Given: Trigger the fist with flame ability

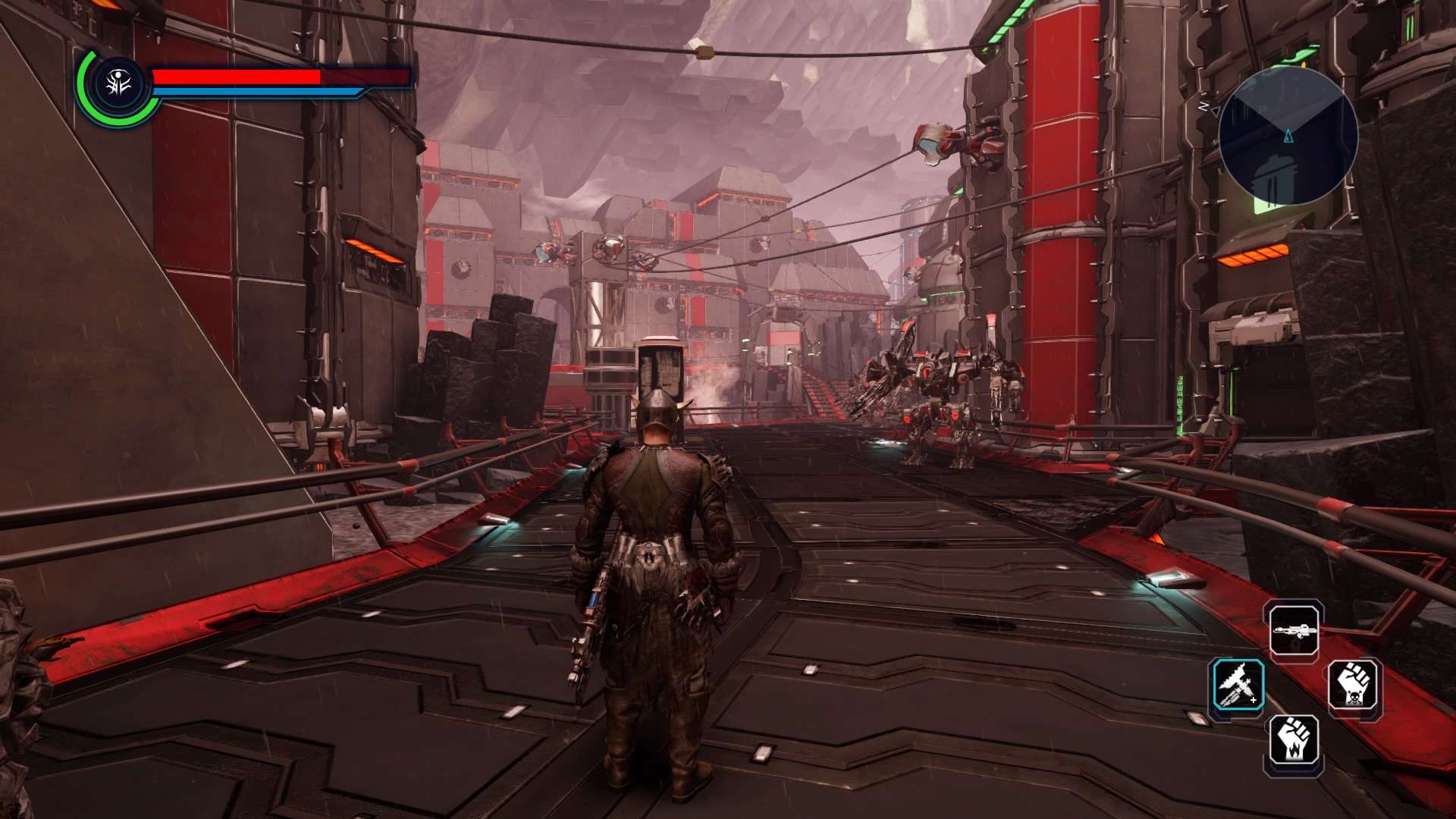Looking at the screenshot, I should pos(1294,740).
